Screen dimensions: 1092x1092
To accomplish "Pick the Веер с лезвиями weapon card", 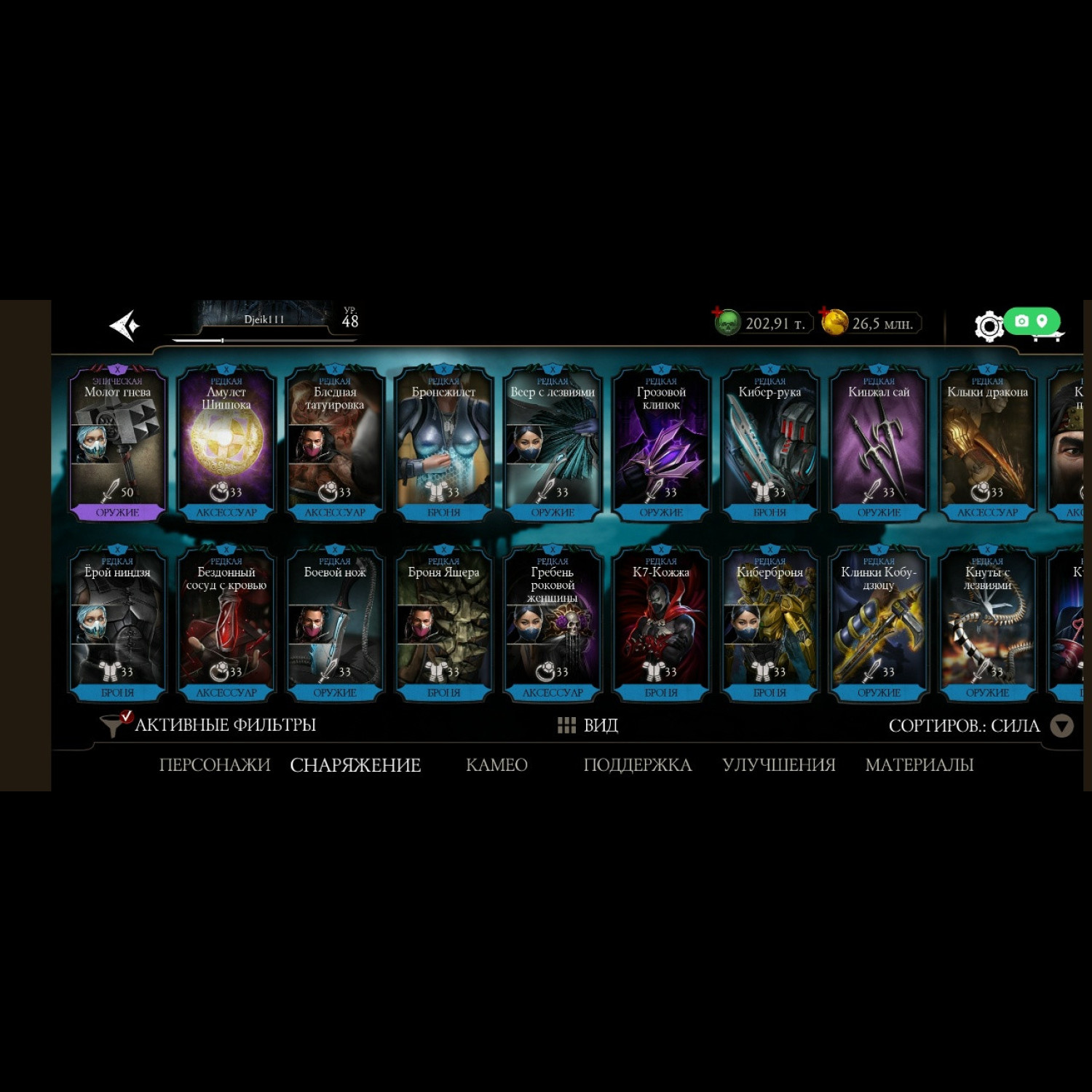I will (x=553, y=443).
